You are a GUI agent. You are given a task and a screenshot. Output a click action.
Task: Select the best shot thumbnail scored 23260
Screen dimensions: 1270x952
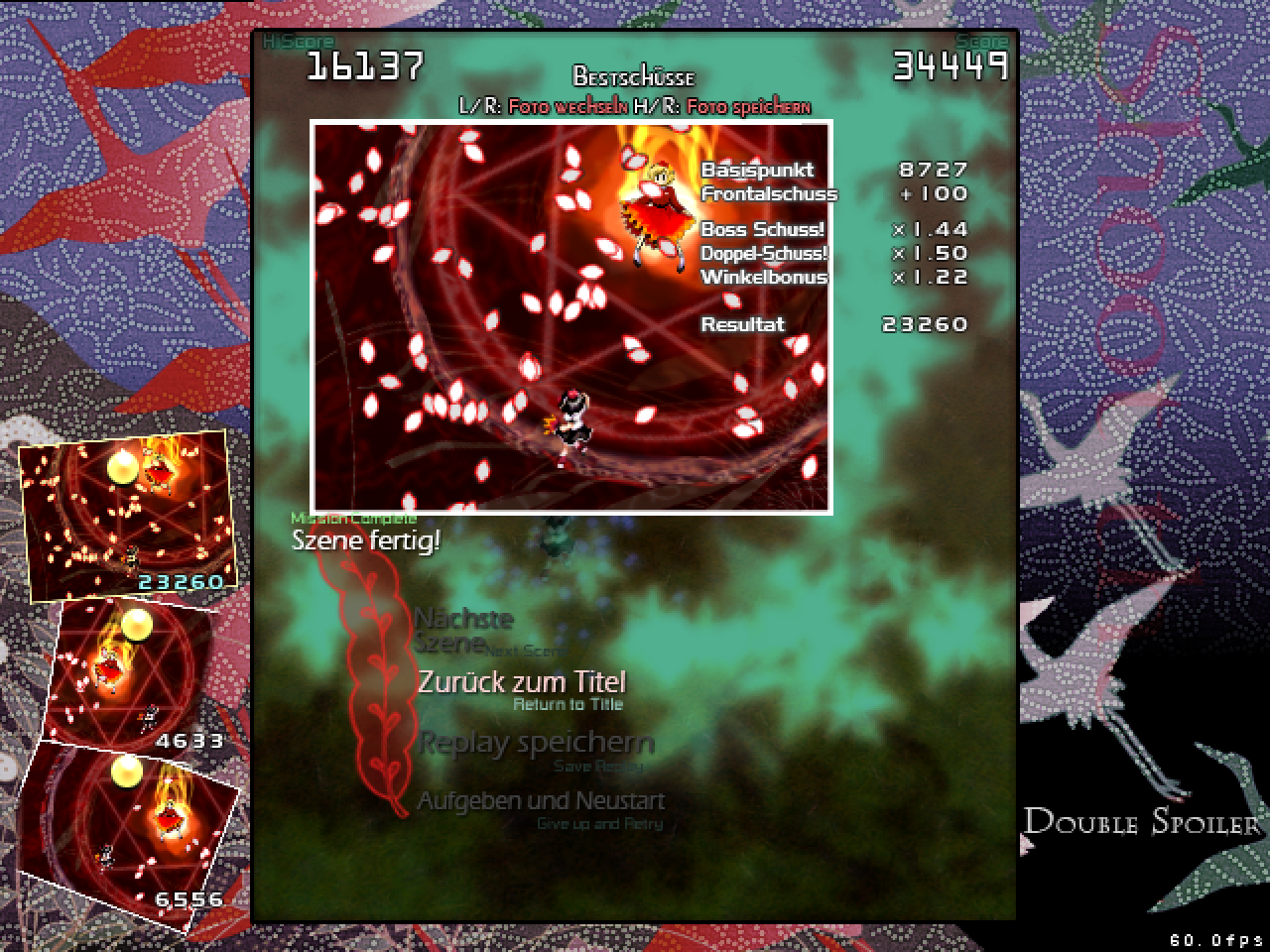point(124,515)
